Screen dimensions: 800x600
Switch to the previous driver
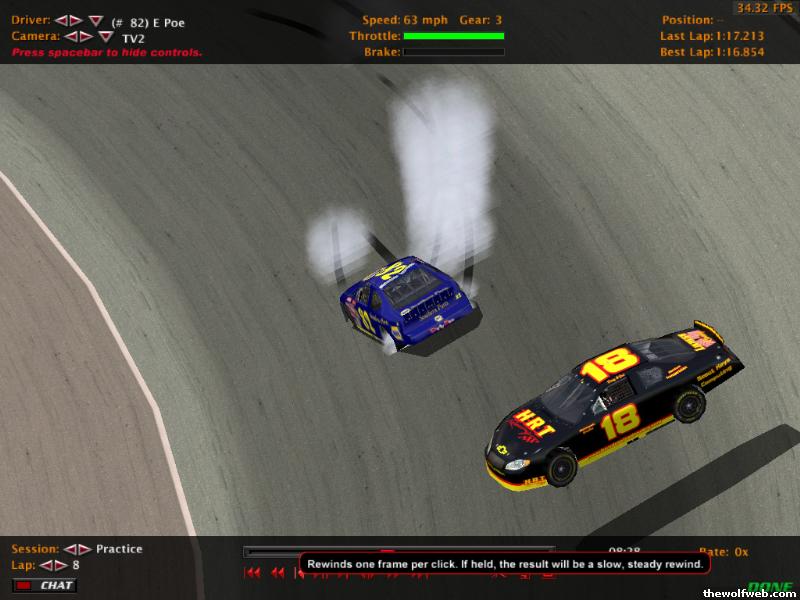pos(60,21)
